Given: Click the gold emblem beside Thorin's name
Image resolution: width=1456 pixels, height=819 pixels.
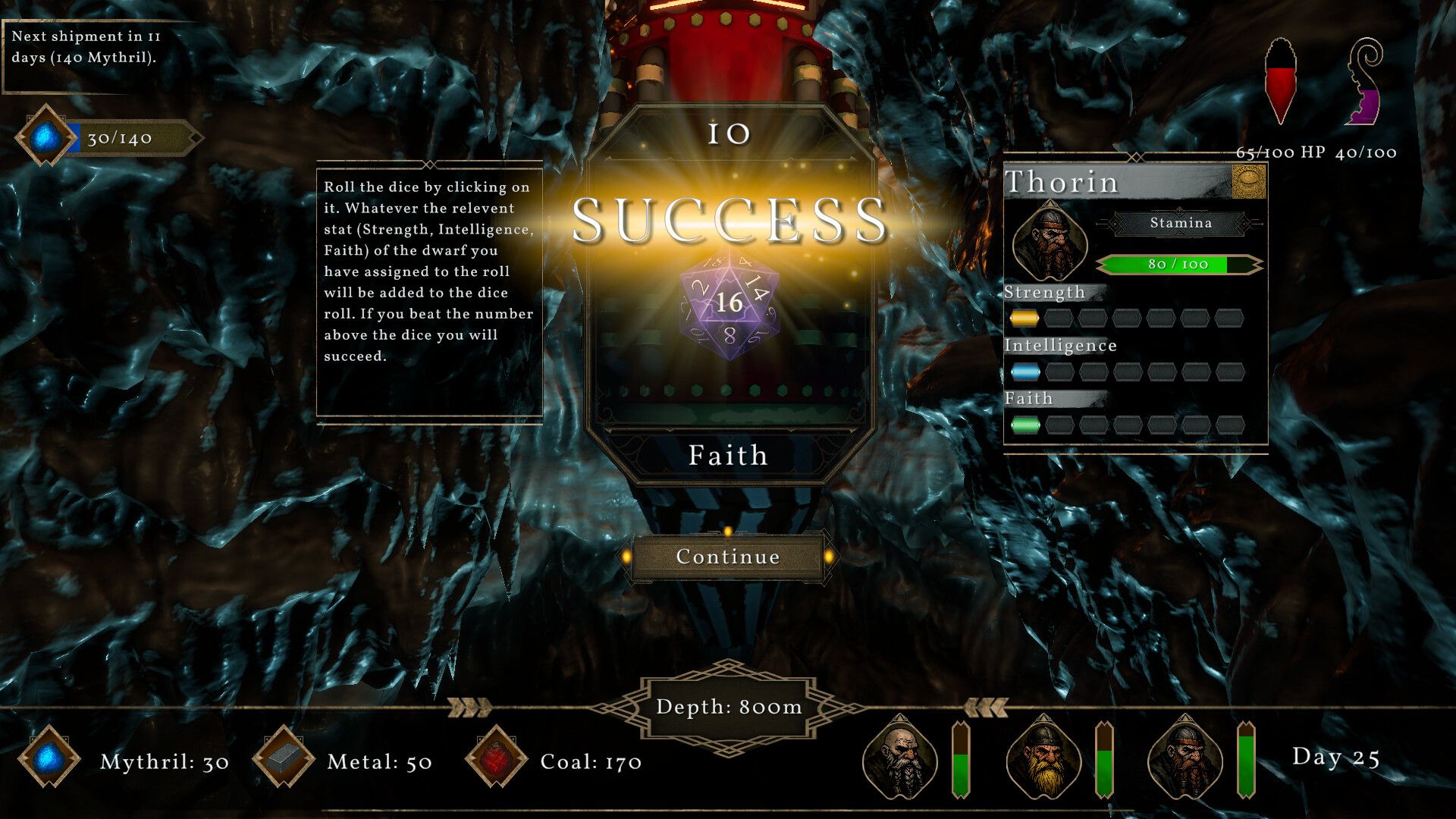Looking at the screenshot, I should [1248, 182].
